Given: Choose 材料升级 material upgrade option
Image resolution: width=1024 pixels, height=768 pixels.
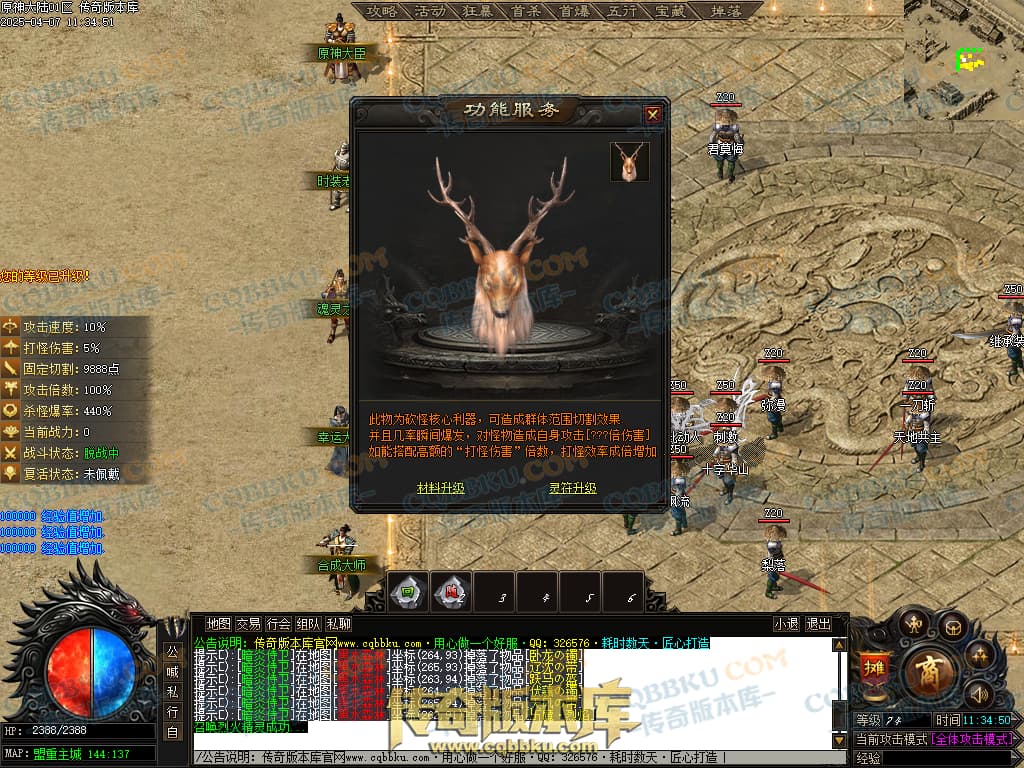Looking at the screenshot, I should [440, 488].
